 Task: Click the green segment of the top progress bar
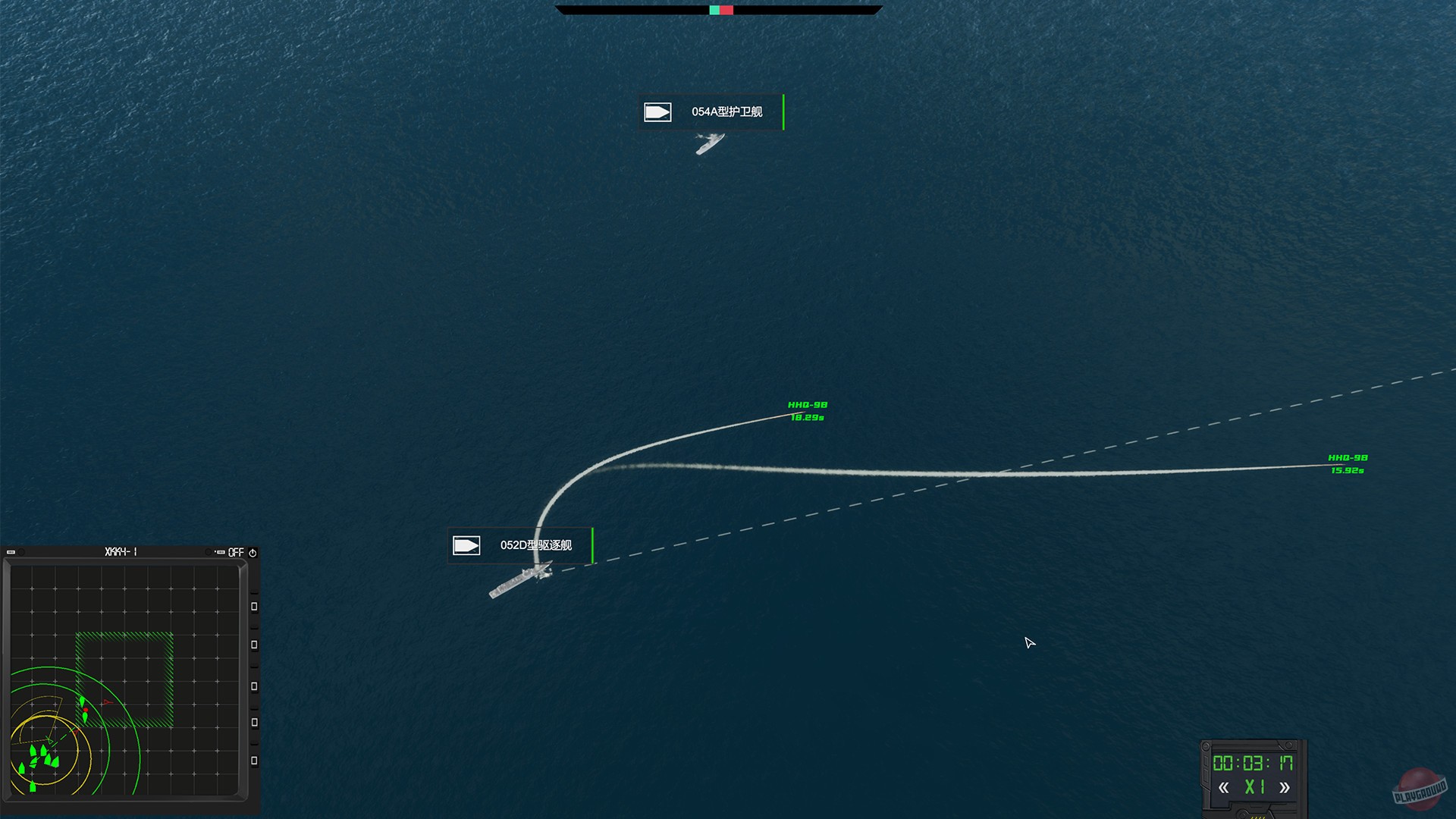click(x=714, y=11)
